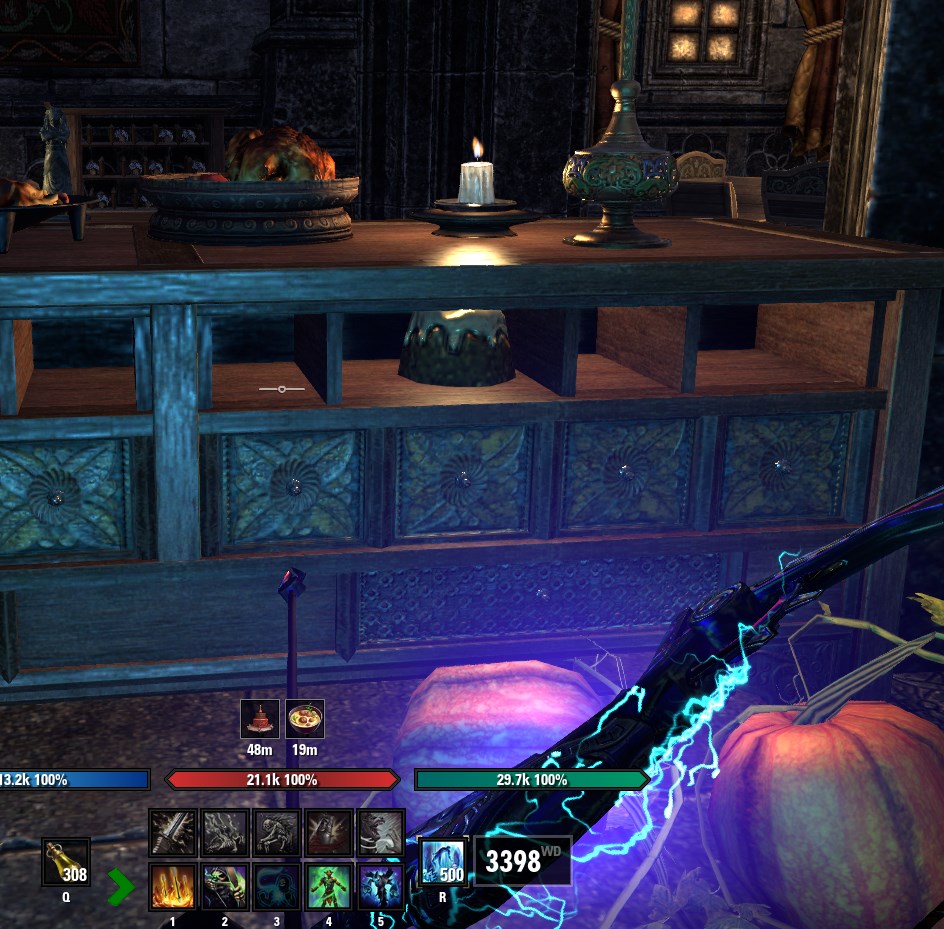Activate the blue armored figure ability in slot 5
This screenshot has width=944, height=929.
coord(380,886)
